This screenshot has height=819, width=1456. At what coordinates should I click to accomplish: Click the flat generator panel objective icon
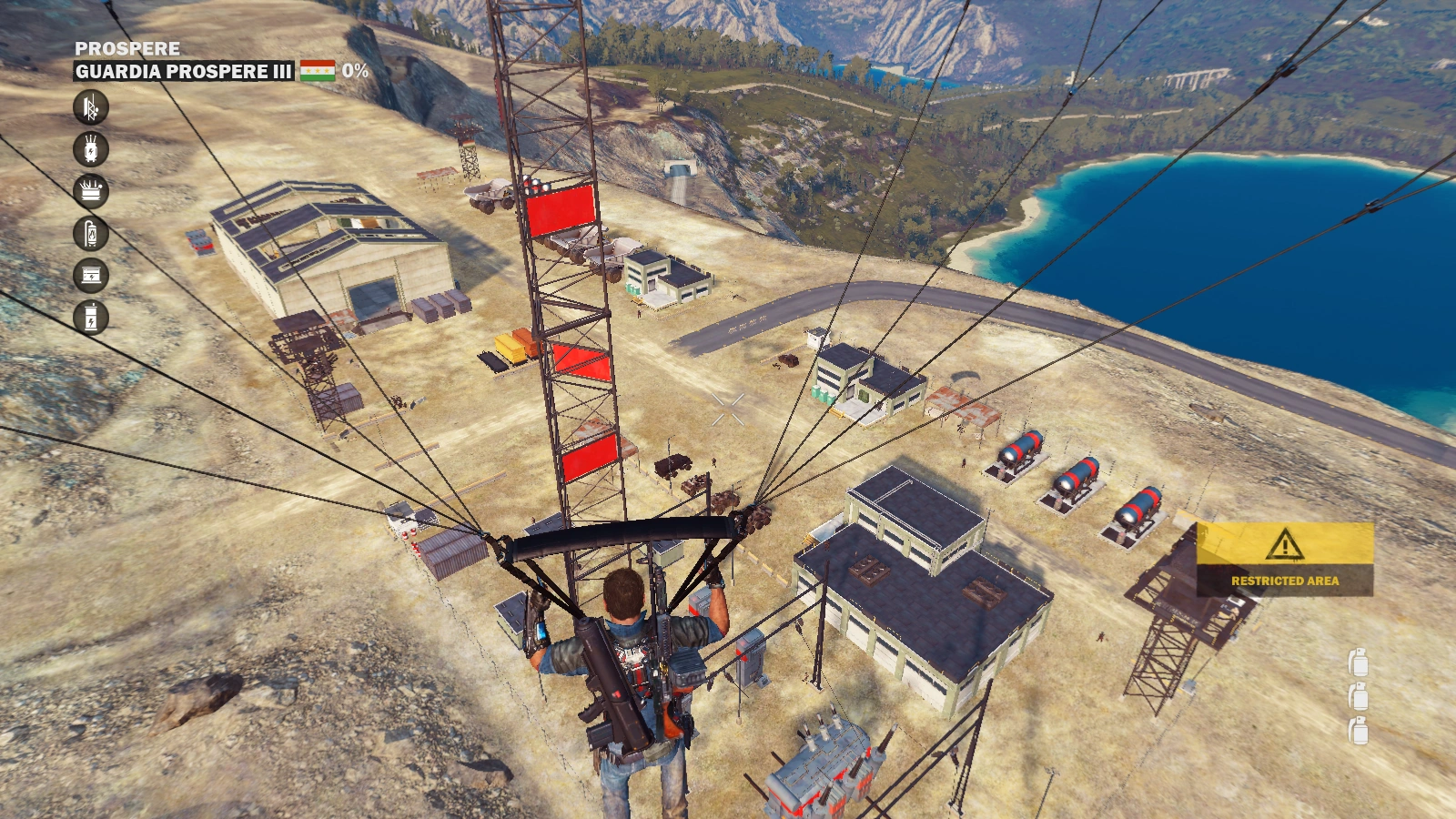(91, 276)
